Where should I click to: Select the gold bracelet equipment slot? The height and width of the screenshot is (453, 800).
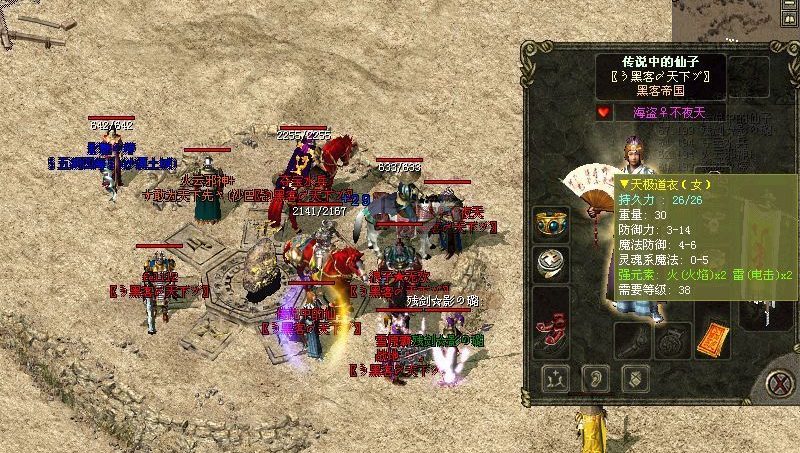click(551, 224)
